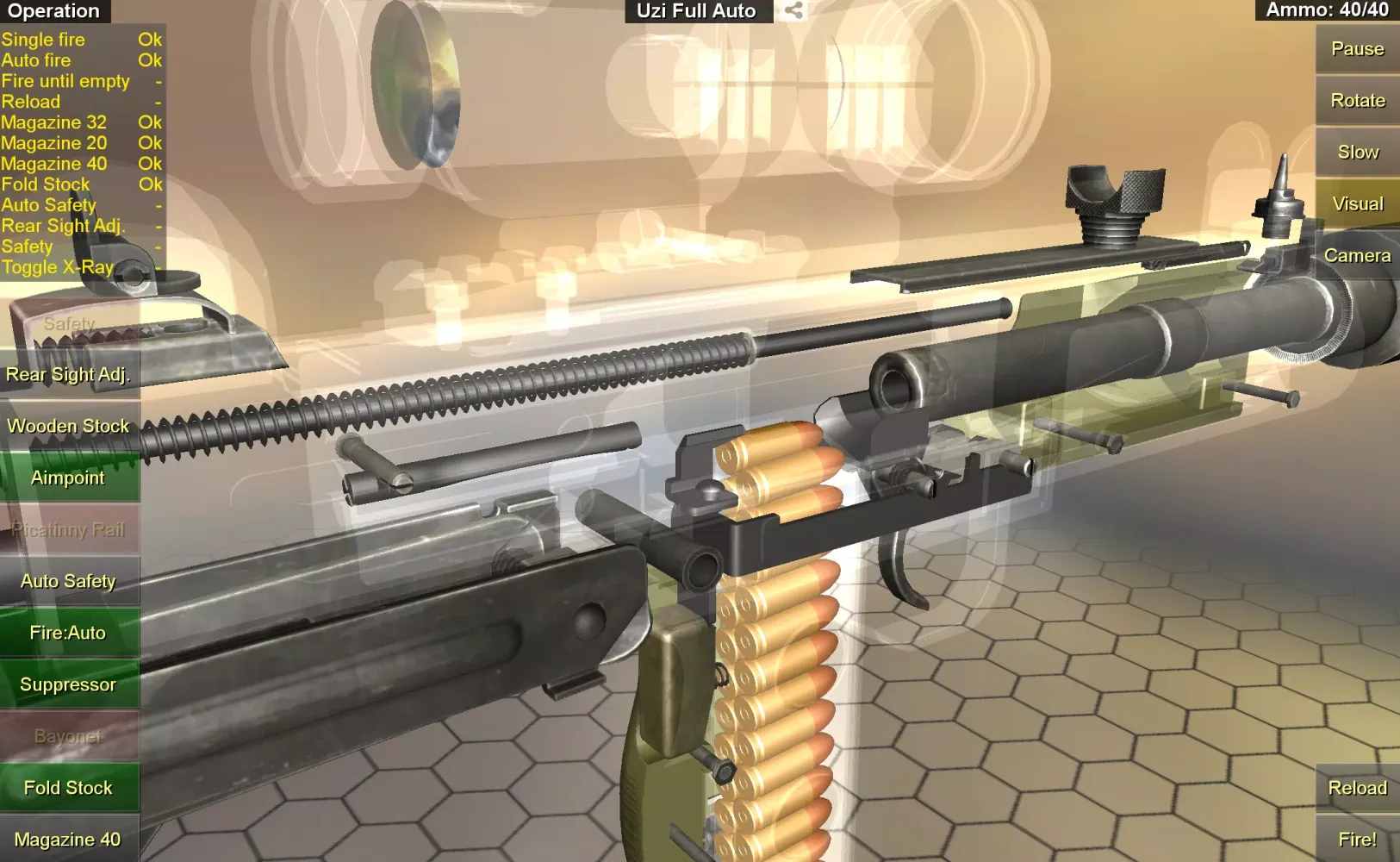The width and height of the screenshot is (1400, 862).
Task: Select the Magazine 40 attachment
Action: click(68, 838)
